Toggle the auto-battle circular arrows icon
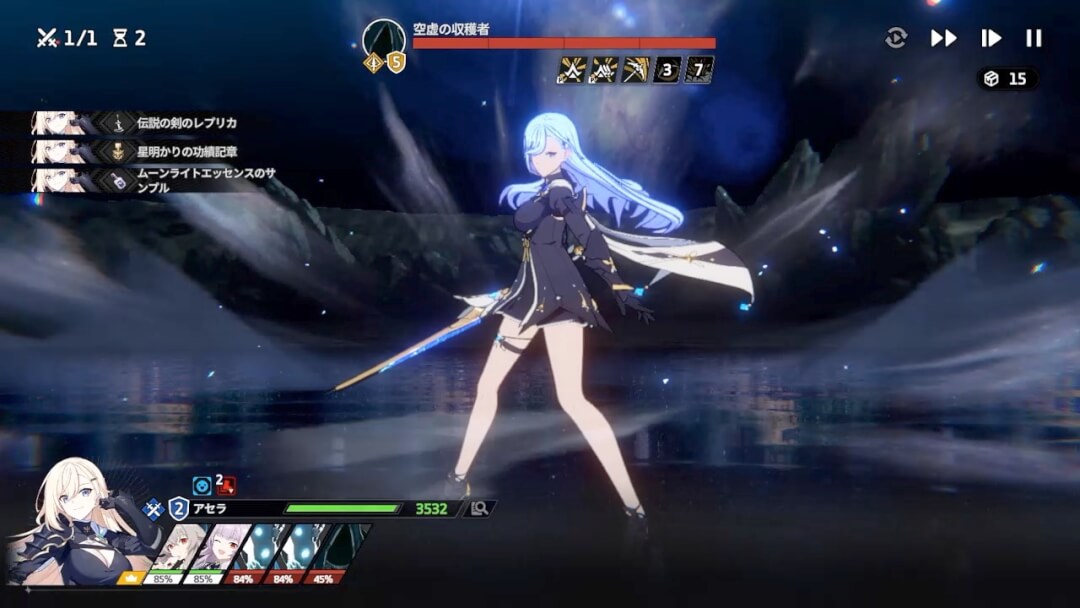The image size is (1080, 608). point(896,38)
